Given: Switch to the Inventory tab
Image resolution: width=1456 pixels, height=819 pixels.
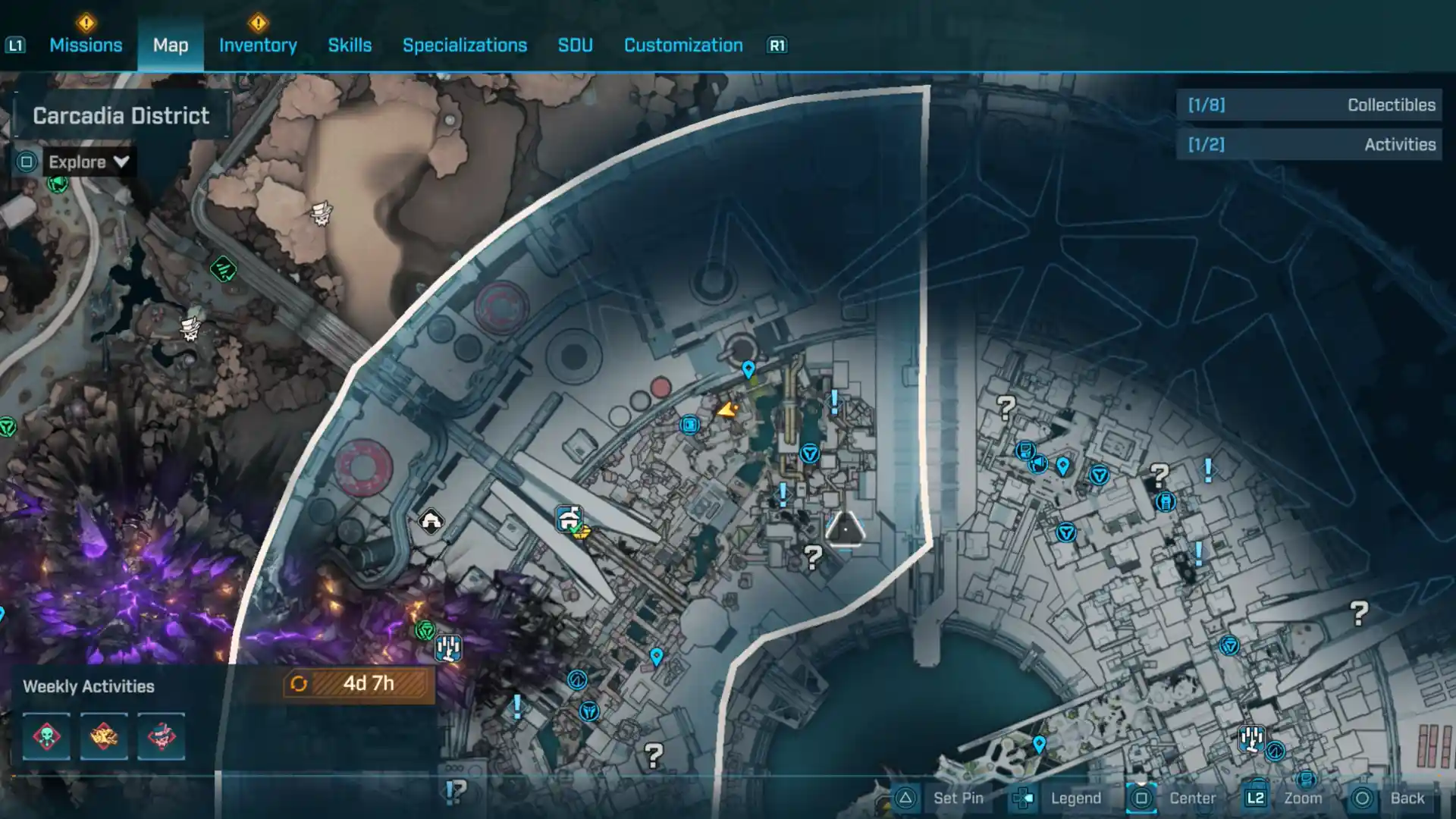Looking at the screenshot, I should click(258, 45).
